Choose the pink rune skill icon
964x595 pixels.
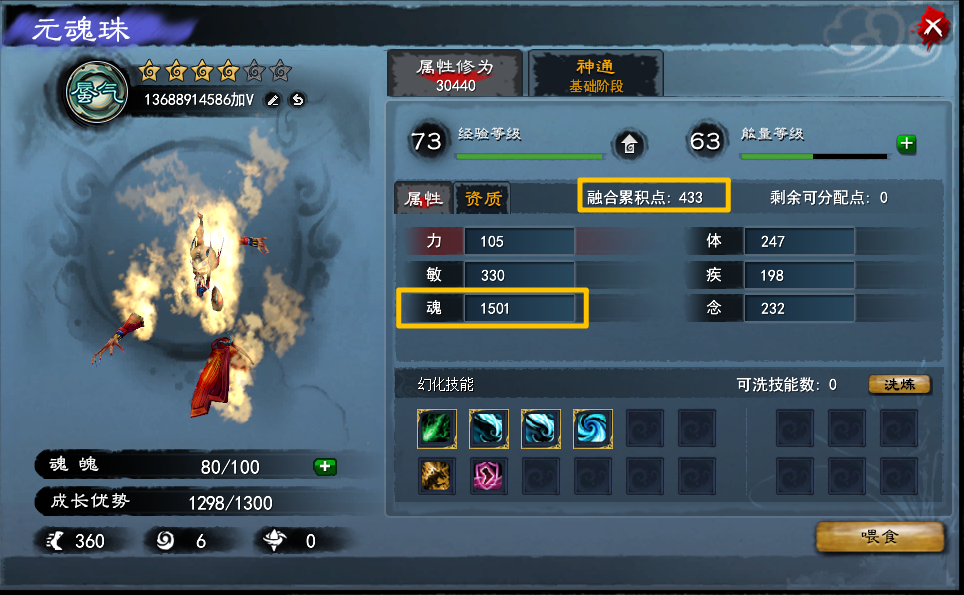(x=489, y=475)
